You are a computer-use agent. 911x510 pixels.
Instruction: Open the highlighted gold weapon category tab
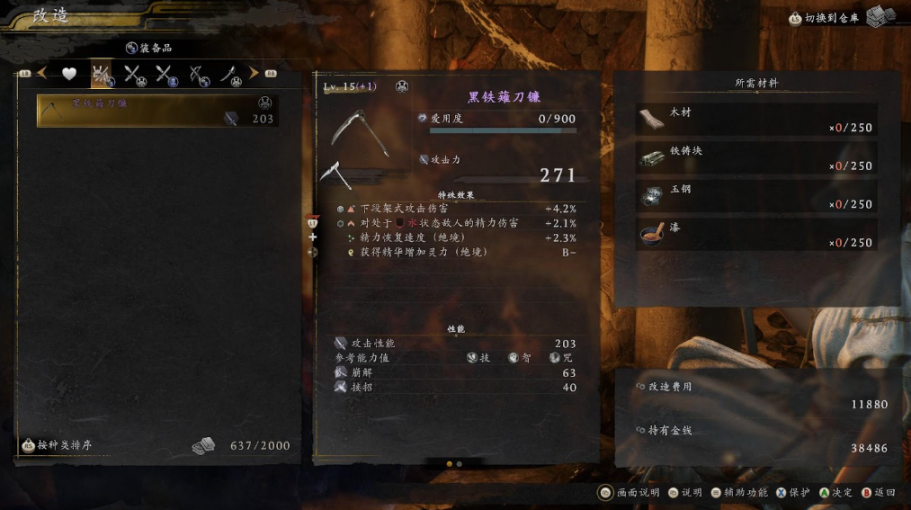[x=101, y=73]
